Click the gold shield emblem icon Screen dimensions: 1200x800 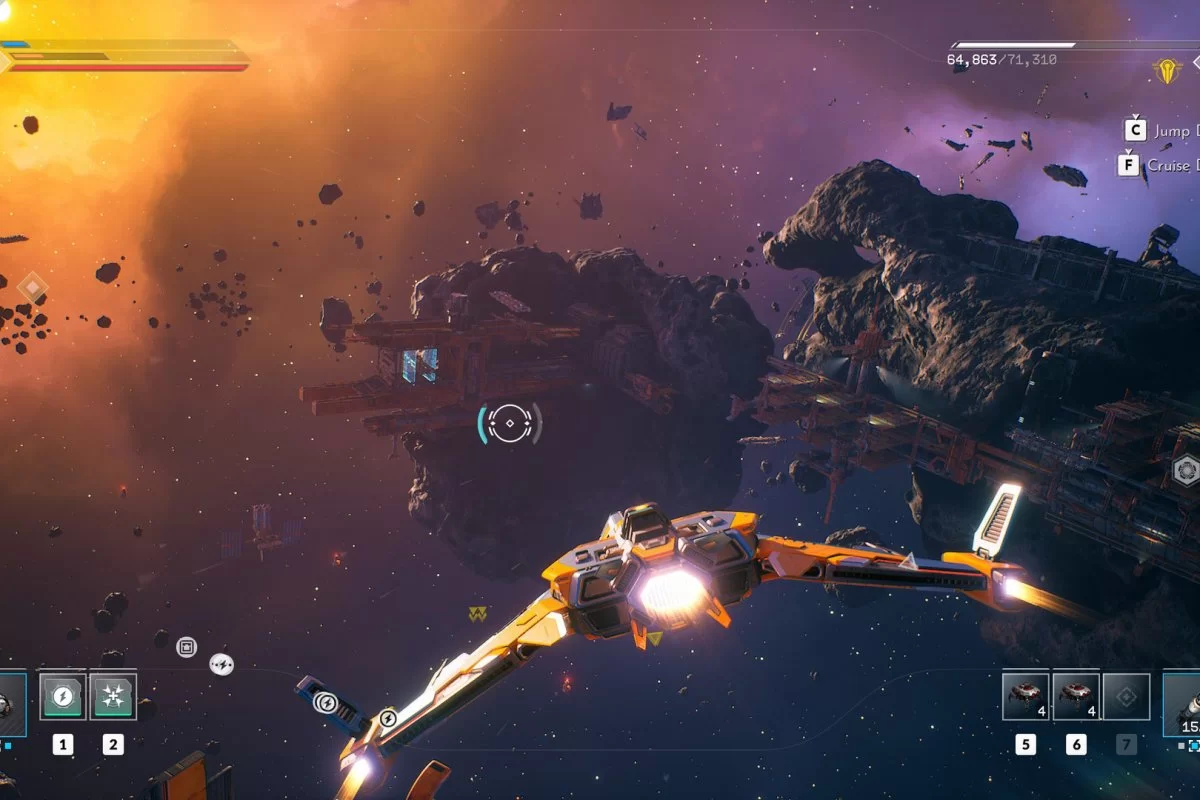pos(1166,69)
